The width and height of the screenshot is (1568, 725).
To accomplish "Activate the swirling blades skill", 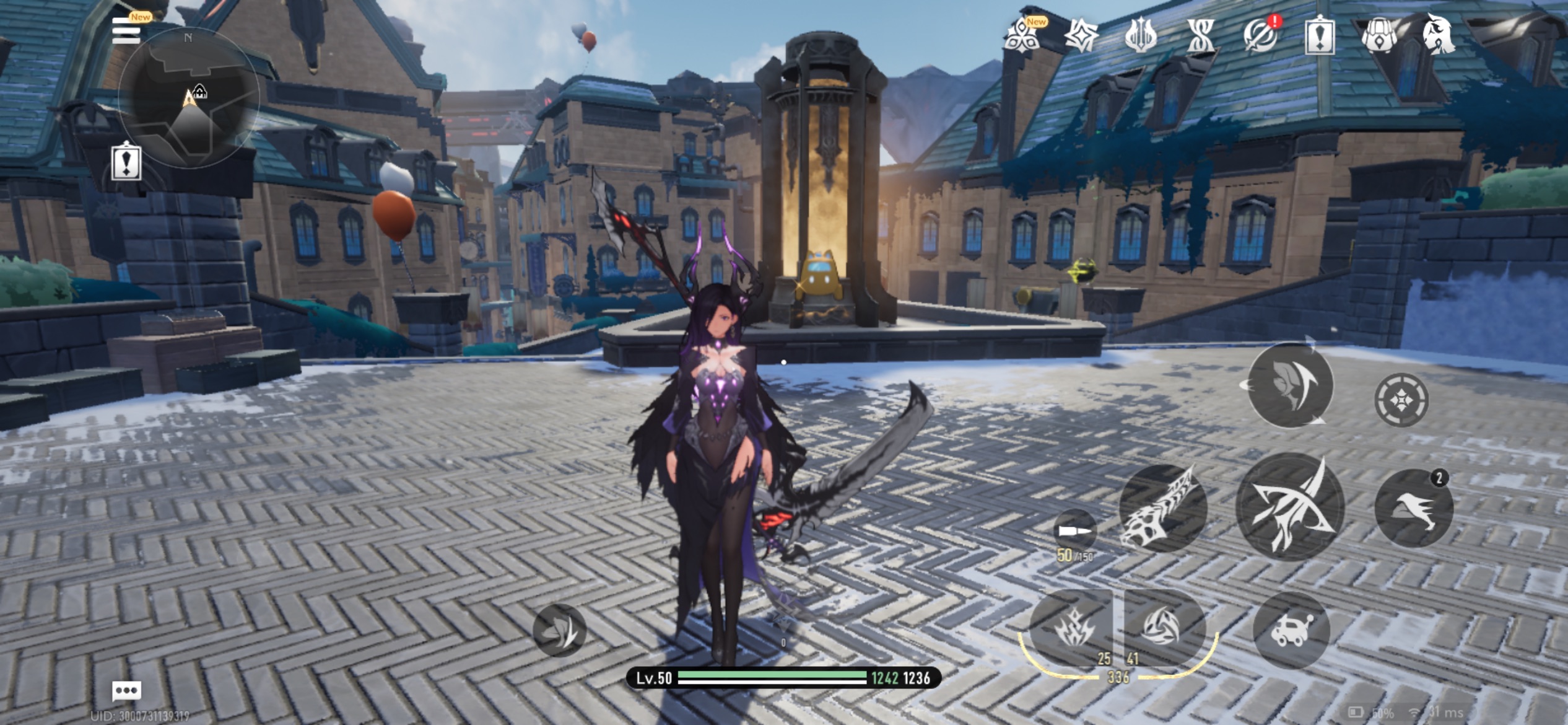I will [x=1162, y=626].
